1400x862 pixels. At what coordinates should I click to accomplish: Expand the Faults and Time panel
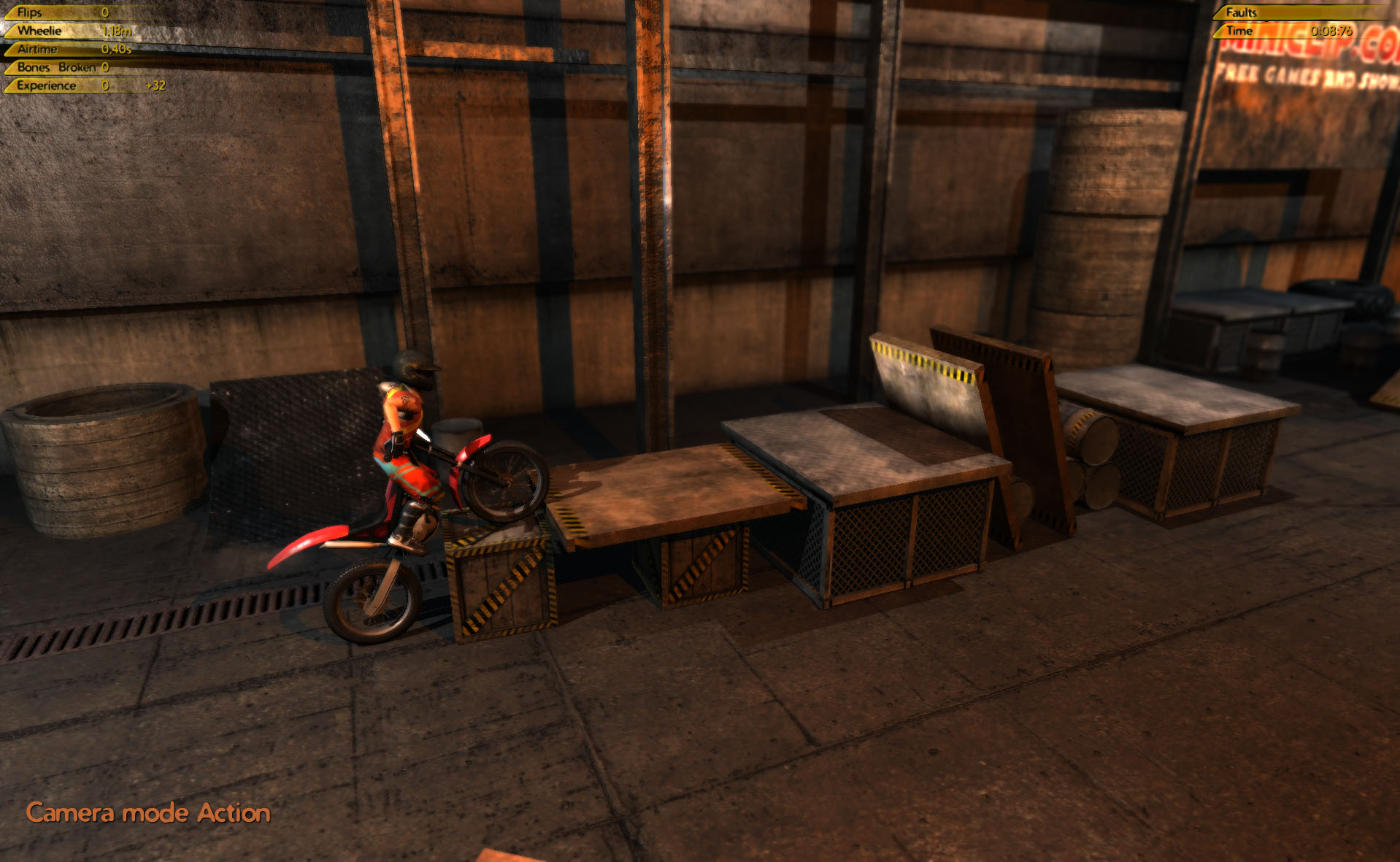click(1299, 22)
